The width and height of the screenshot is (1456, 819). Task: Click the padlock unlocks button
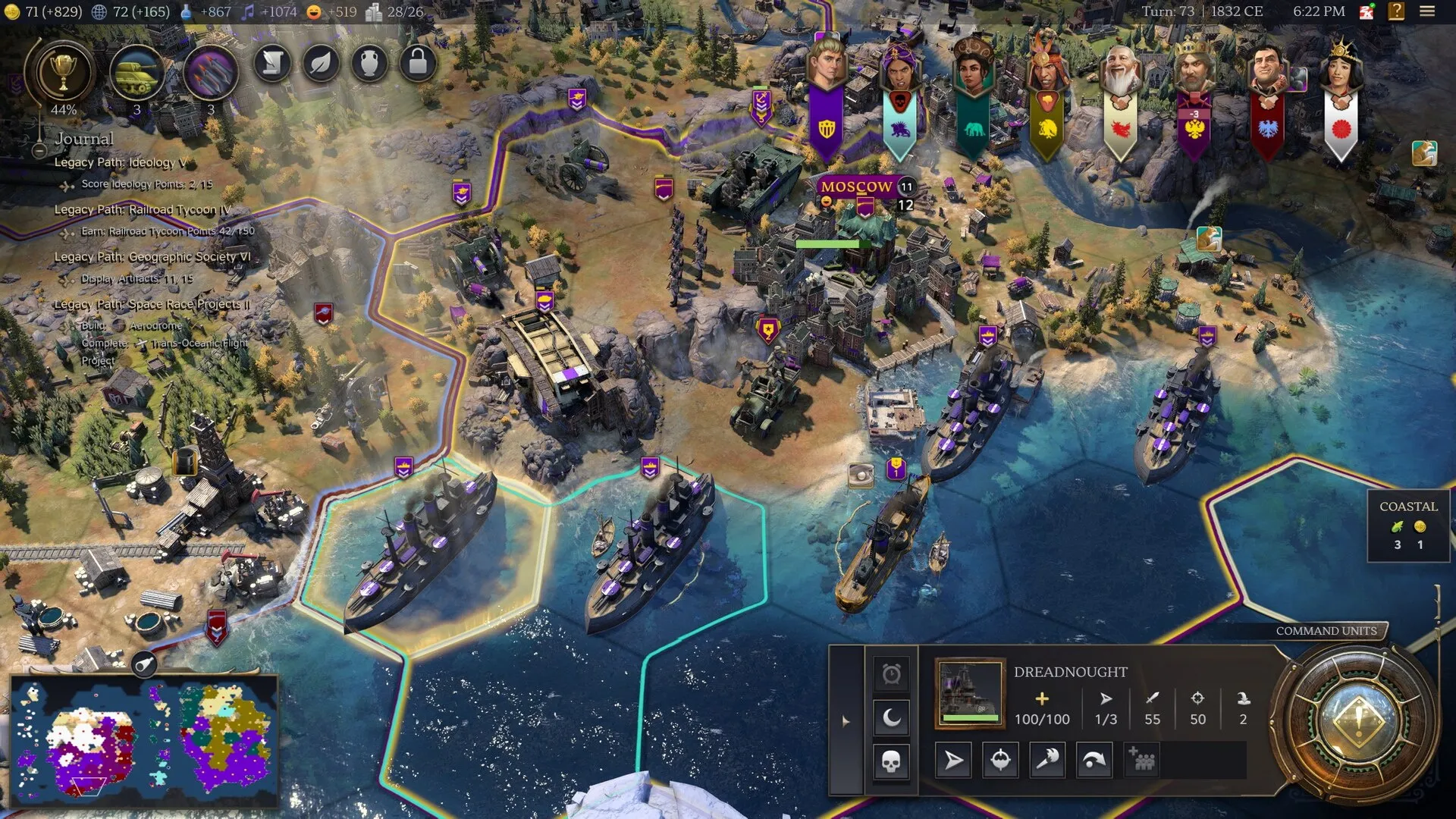tap(418, 63)
